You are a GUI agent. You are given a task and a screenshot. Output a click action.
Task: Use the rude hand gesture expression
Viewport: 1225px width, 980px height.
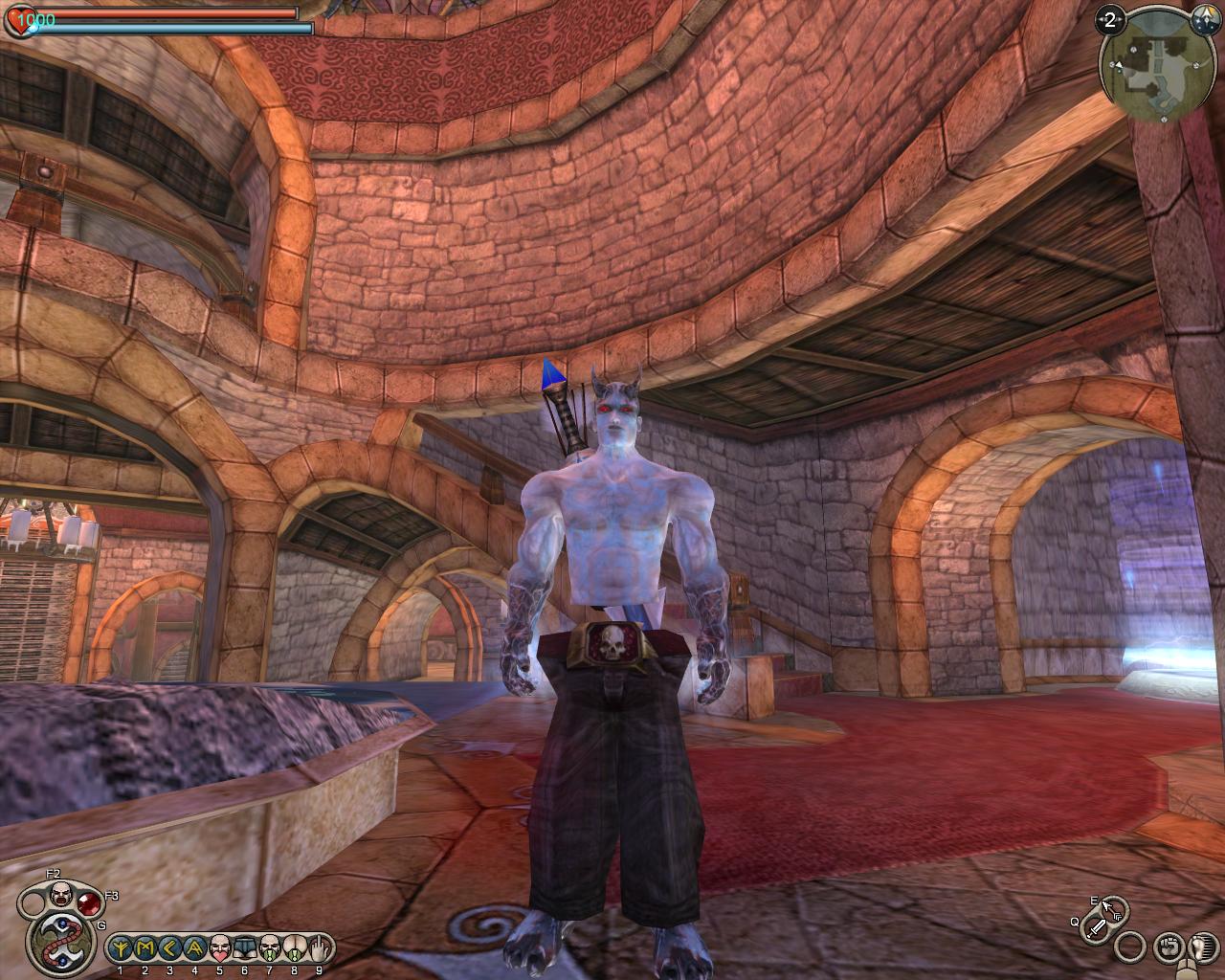320,947
